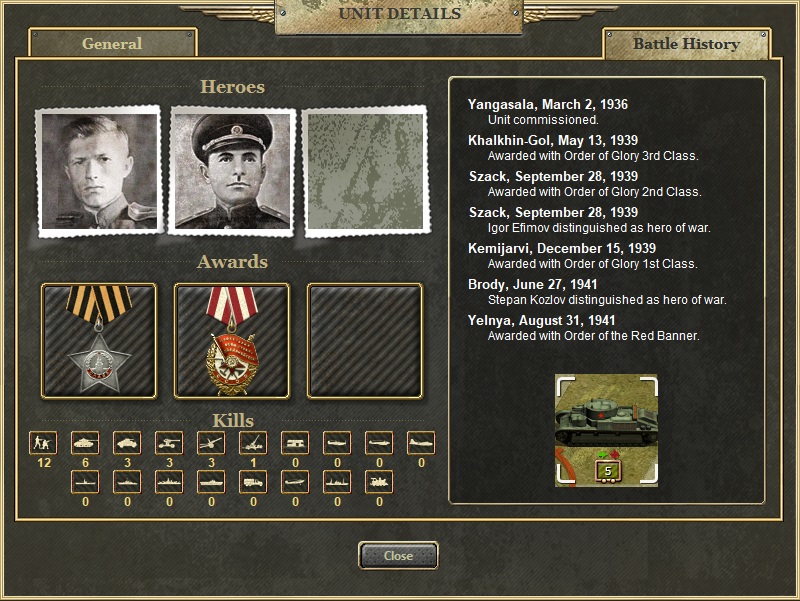Close the Unit Details window
Image resolution: width=800 pixels, height=601 pixels.
point(398,556)
